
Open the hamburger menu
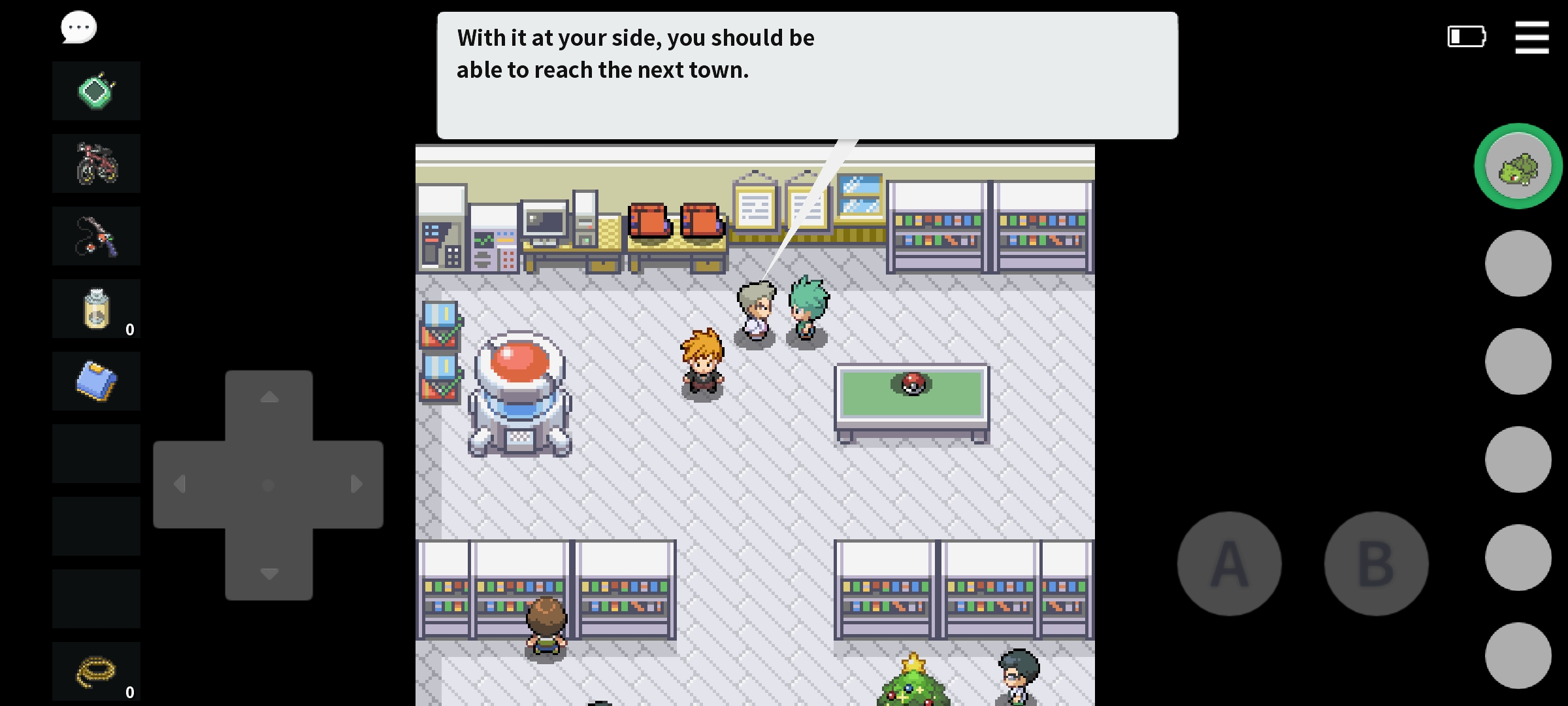click(x=1531, y=37)
